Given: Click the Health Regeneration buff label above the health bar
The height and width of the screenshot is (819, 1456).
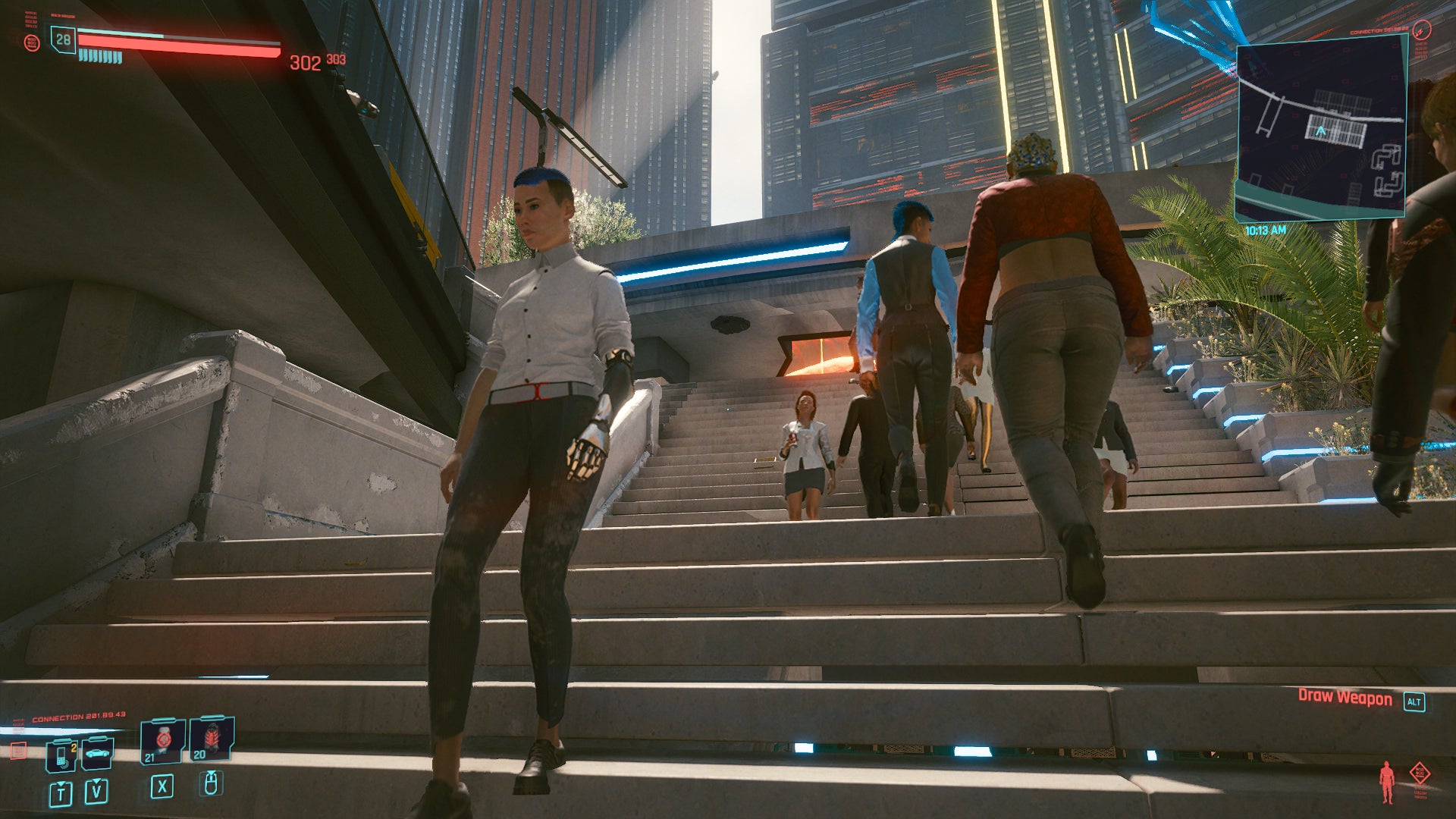Looking at the screenshot, I should point(62,16).
